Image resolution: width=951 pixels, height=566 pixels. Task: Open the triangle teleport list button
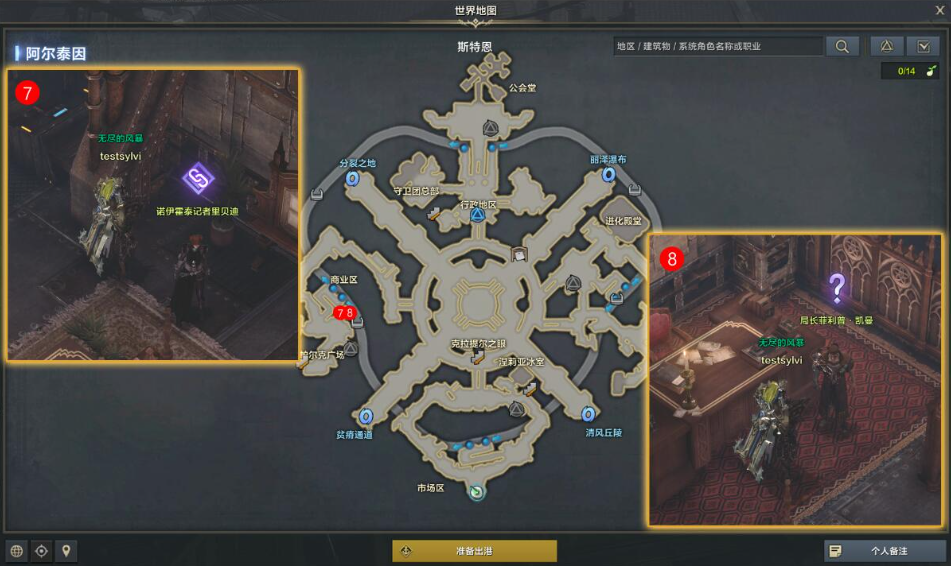coord(886,46)
